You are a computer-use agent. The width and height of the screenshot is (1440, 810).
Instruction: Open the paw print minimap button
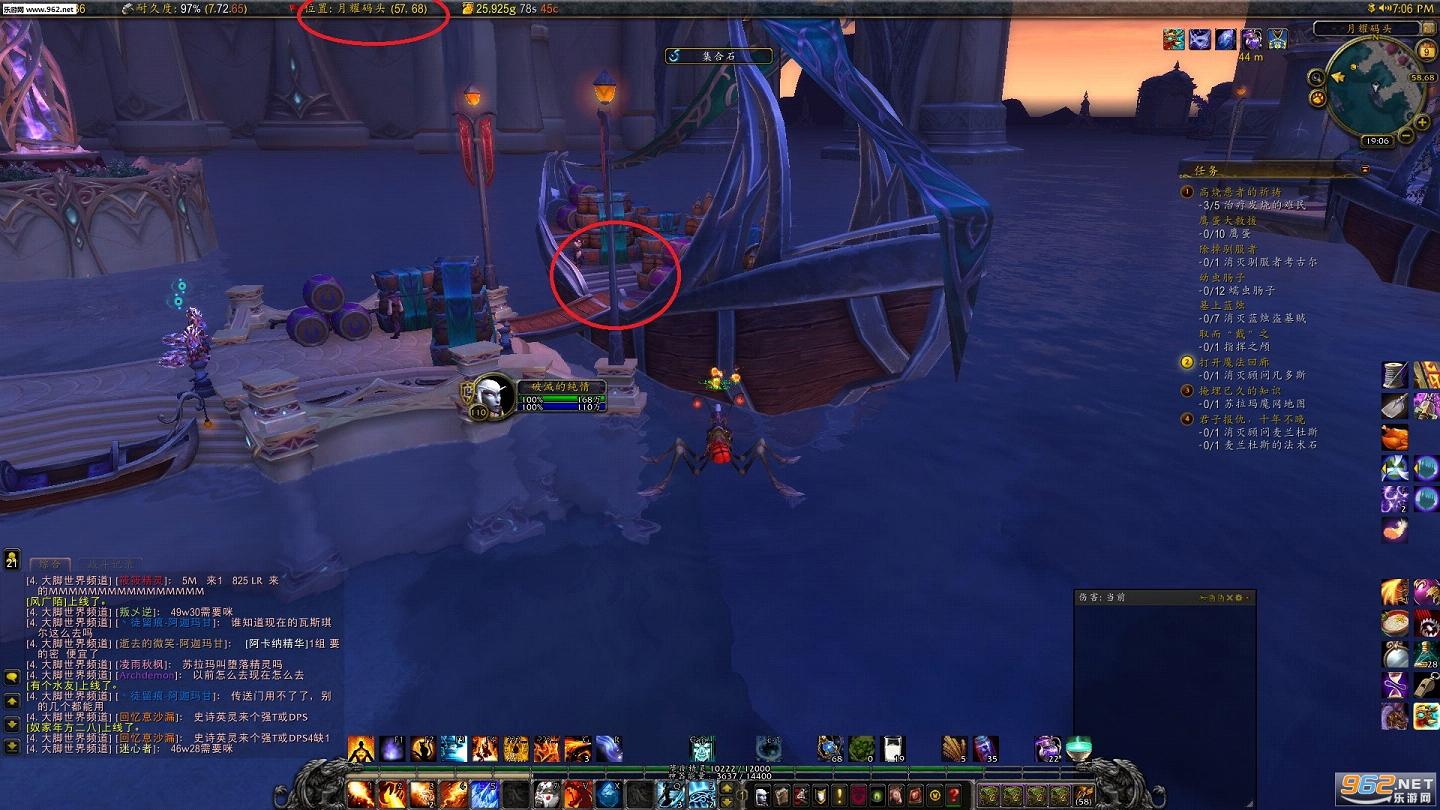pos(1318,98)
